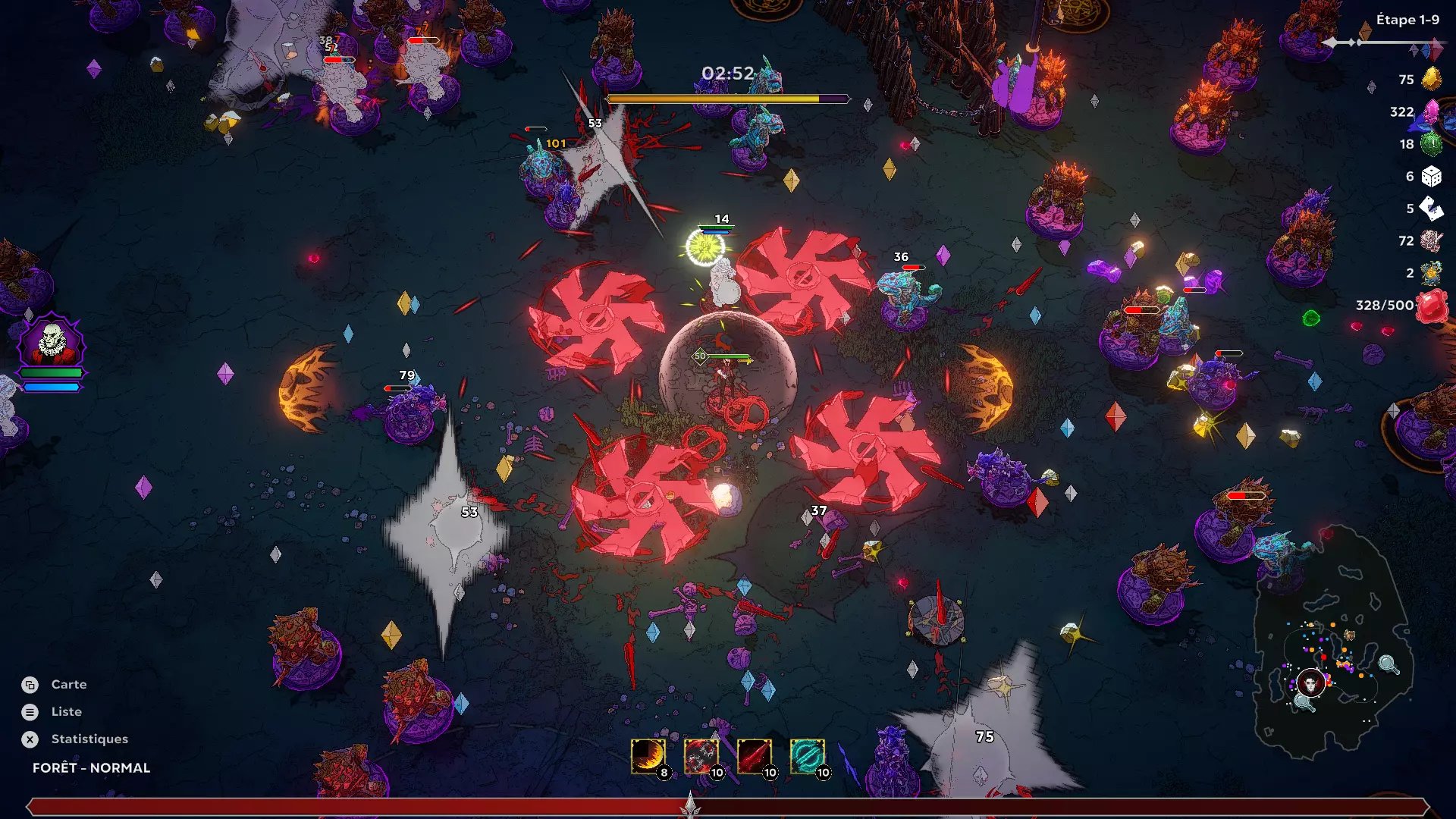Select the white dice reroll icon

[x=1431, y=177]
